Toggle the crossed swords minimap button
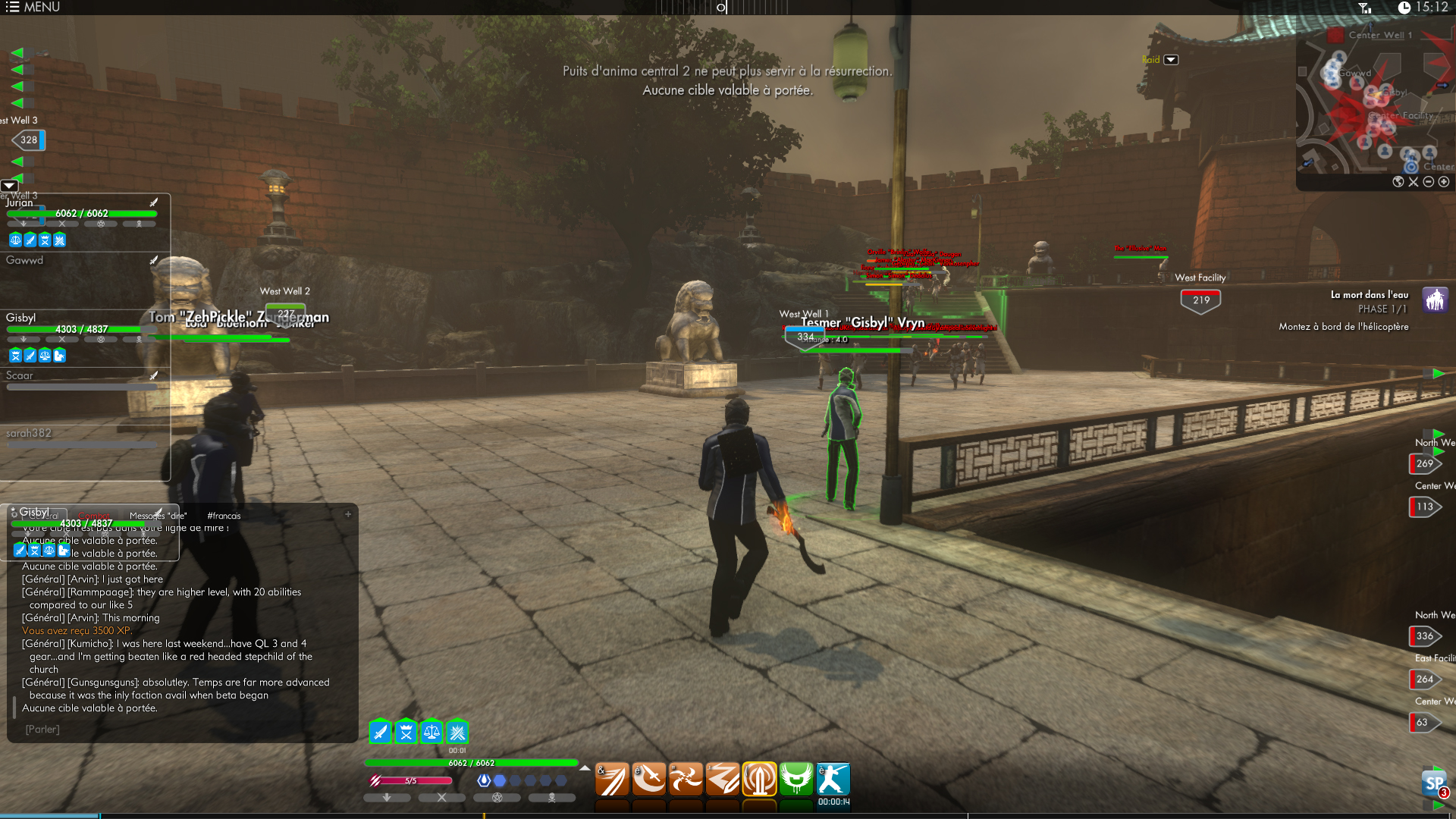This screenshot has width=1456, height=819. 1414,182
